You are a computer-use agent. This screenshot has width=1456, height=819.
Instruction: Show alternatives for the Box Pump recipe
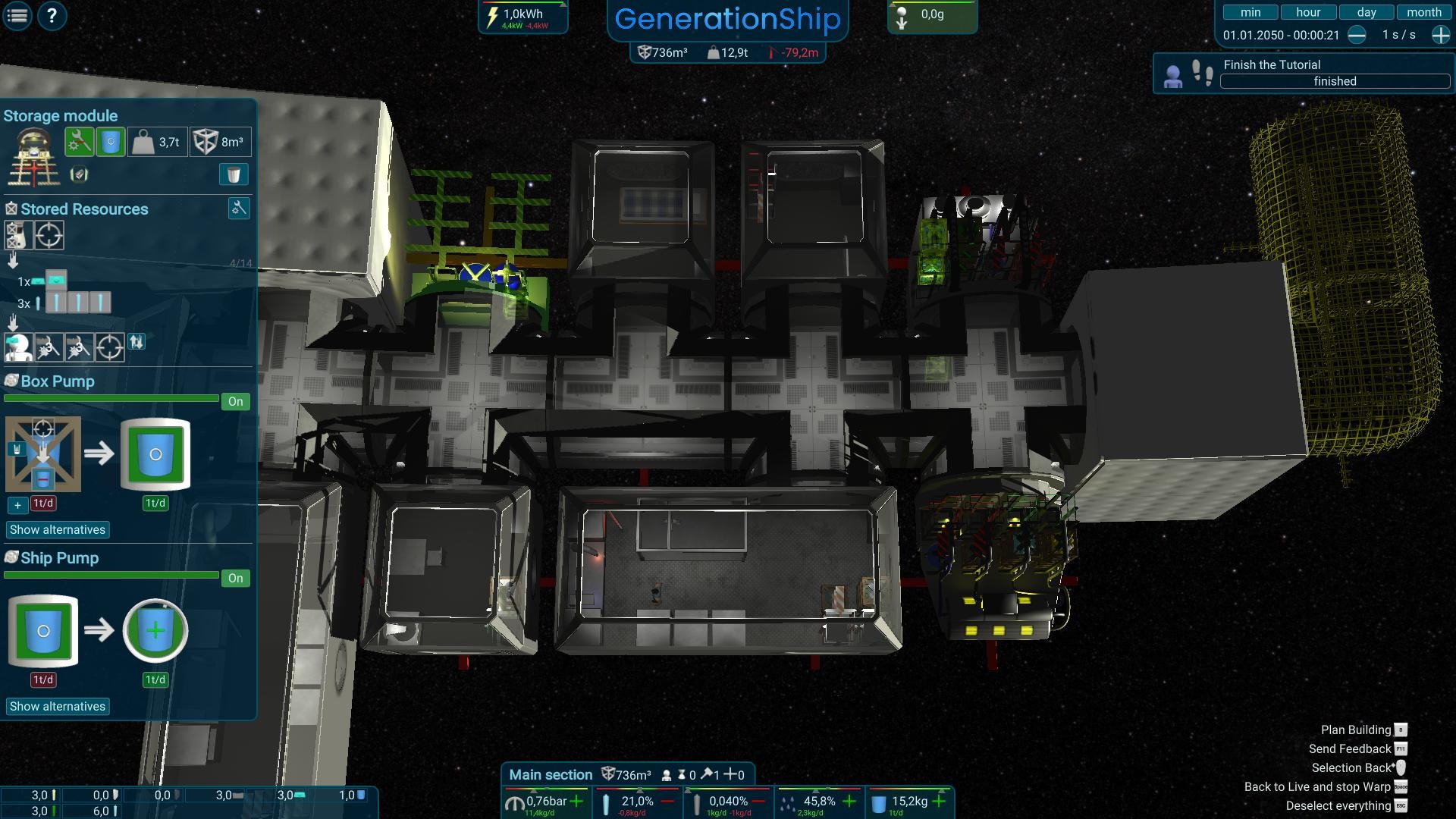point(58,529)
